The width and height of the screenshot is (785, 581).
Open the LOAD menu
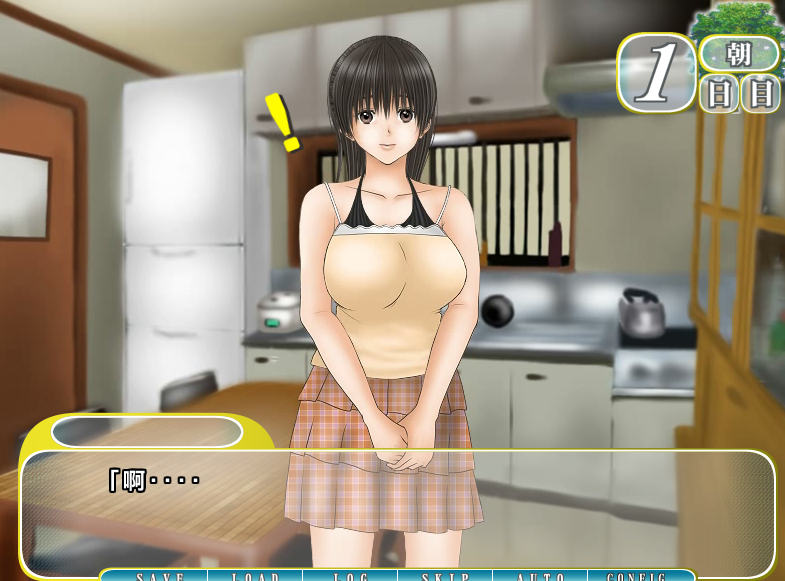[255, 576]
